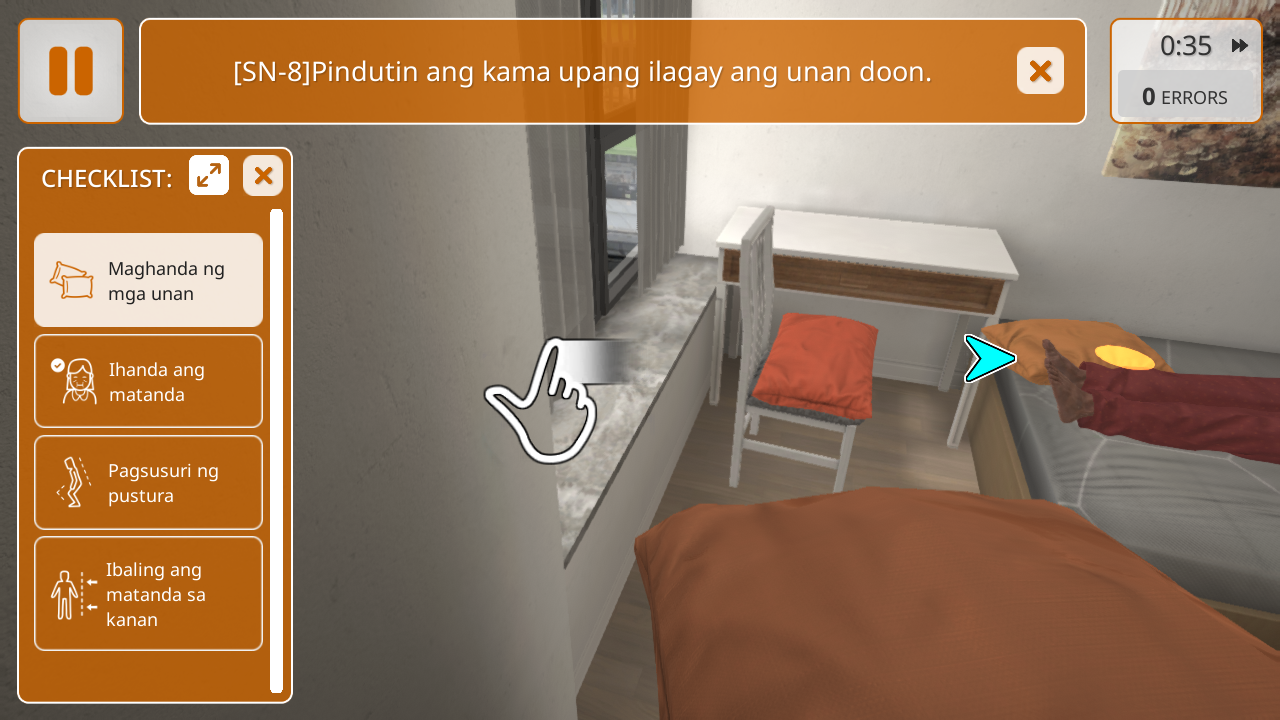Close the checklist panel
The width and height of the screenshot is (1280, 720).
click(263, 176)
